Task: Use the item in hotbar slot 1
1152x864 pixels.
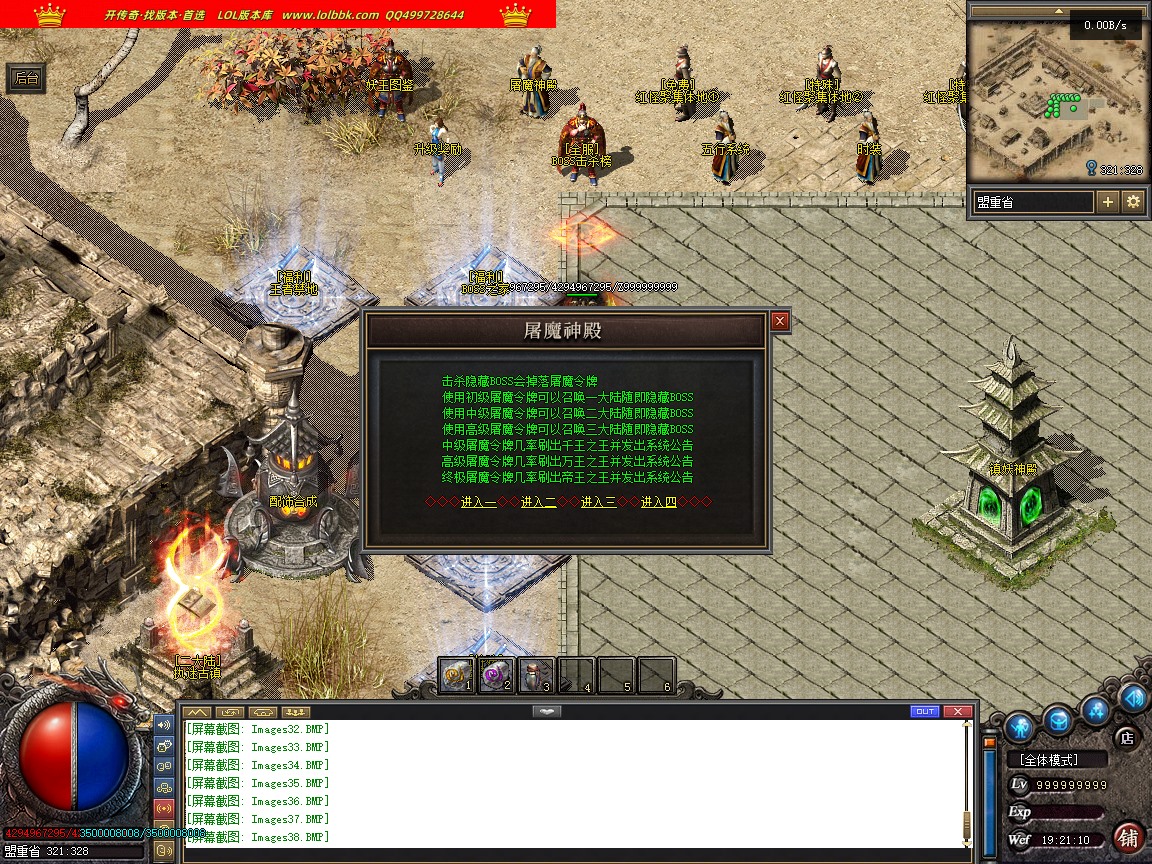Action: pos(457,676)
